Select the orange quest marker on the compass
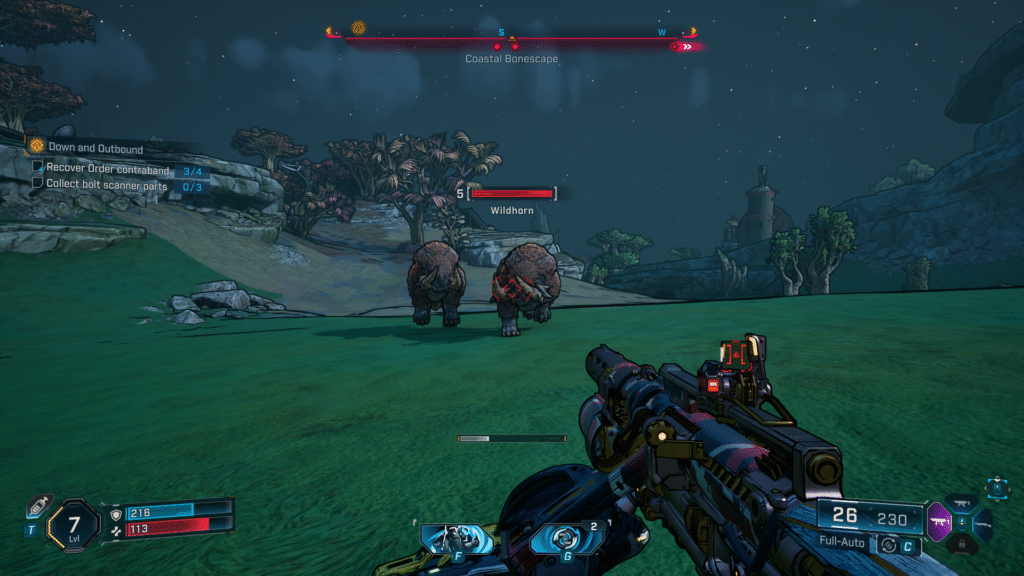Image resolution: width=1024 pixels, height=576 pixels. point(358,28)
